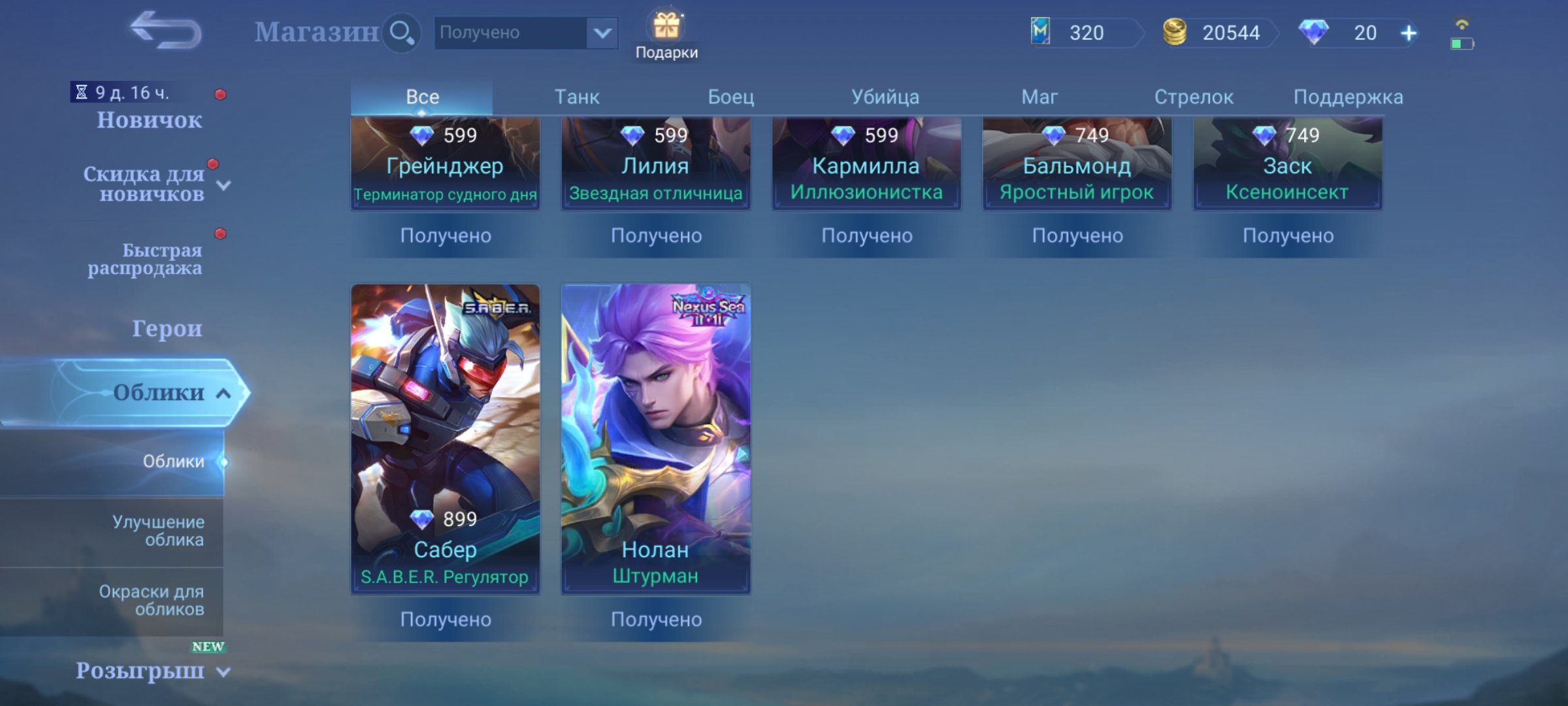Open the shop search magnifier
The height and width of the screenshot is (706, 1568).
tap(402, 31)
